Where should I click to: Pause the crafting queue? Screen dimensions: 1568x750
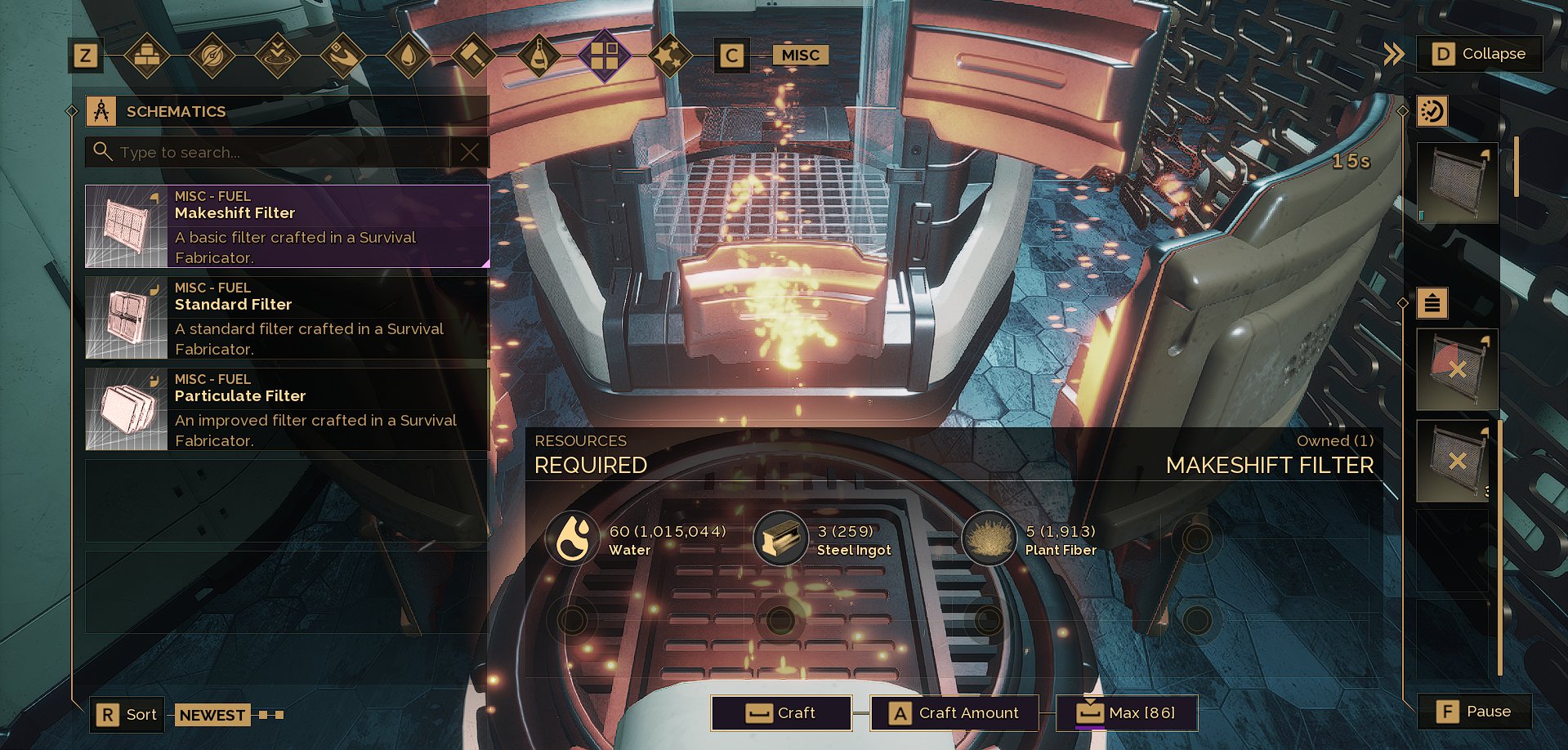[x=1474, y=712]
